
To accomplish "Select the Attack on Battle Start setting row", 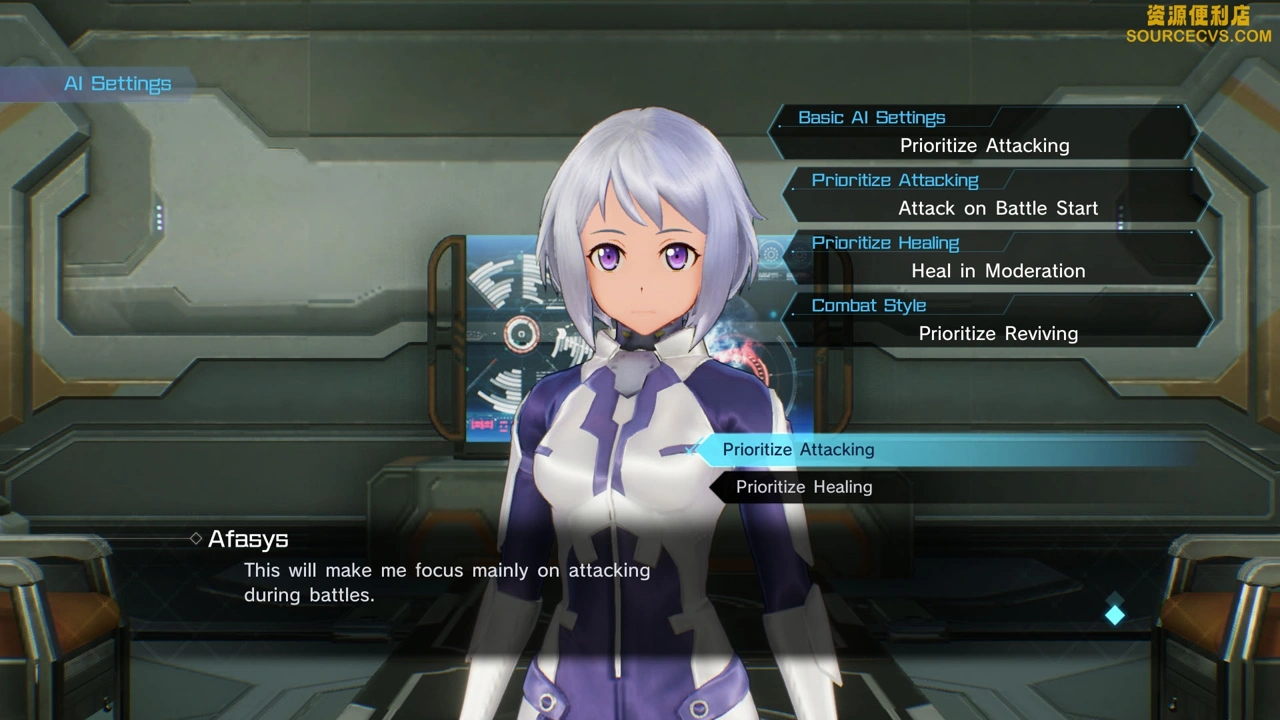I will 997,196.
